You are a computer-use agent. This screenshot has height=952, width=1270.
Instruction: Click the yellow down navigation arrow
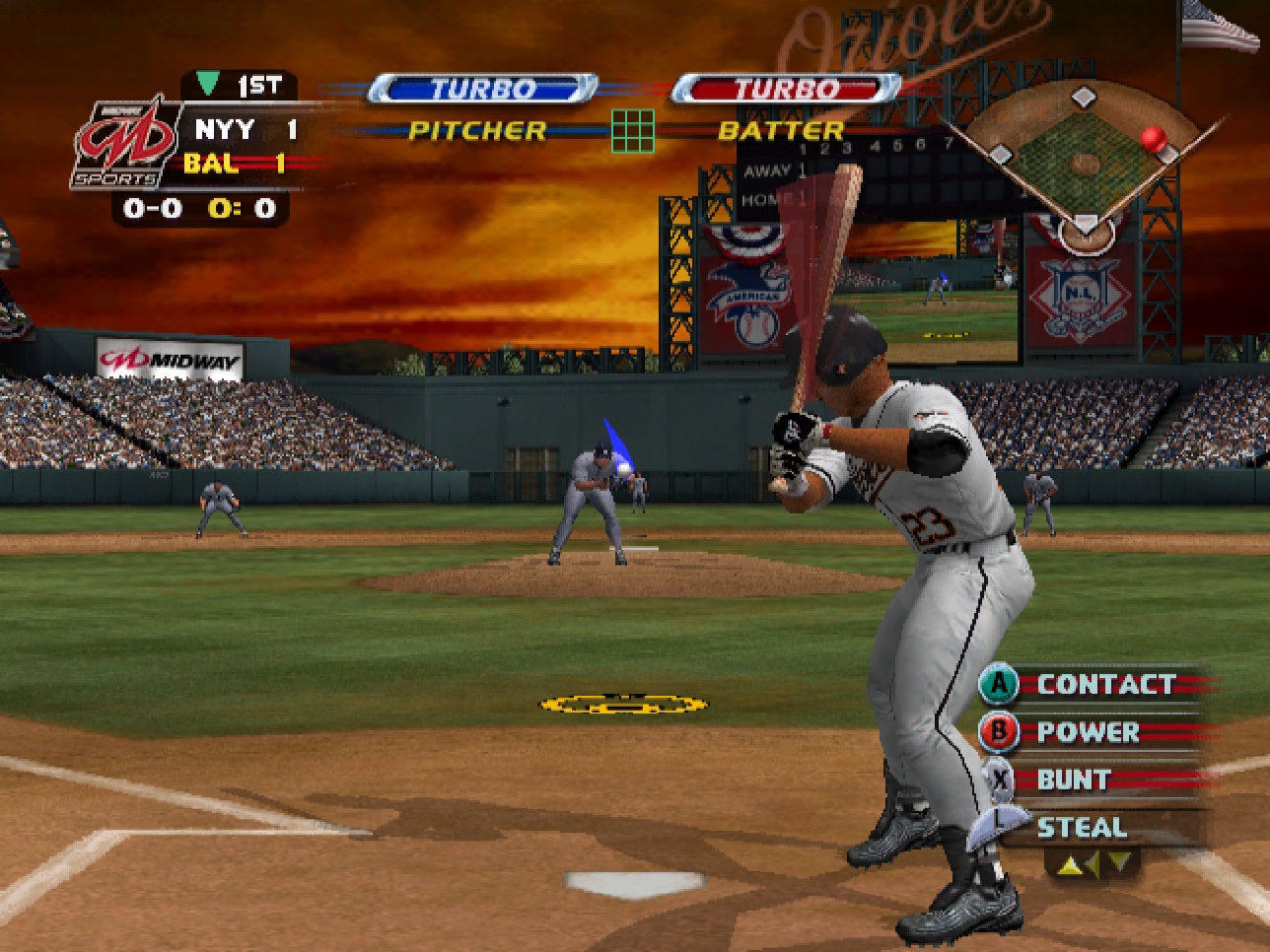[x=1119, y=861]
